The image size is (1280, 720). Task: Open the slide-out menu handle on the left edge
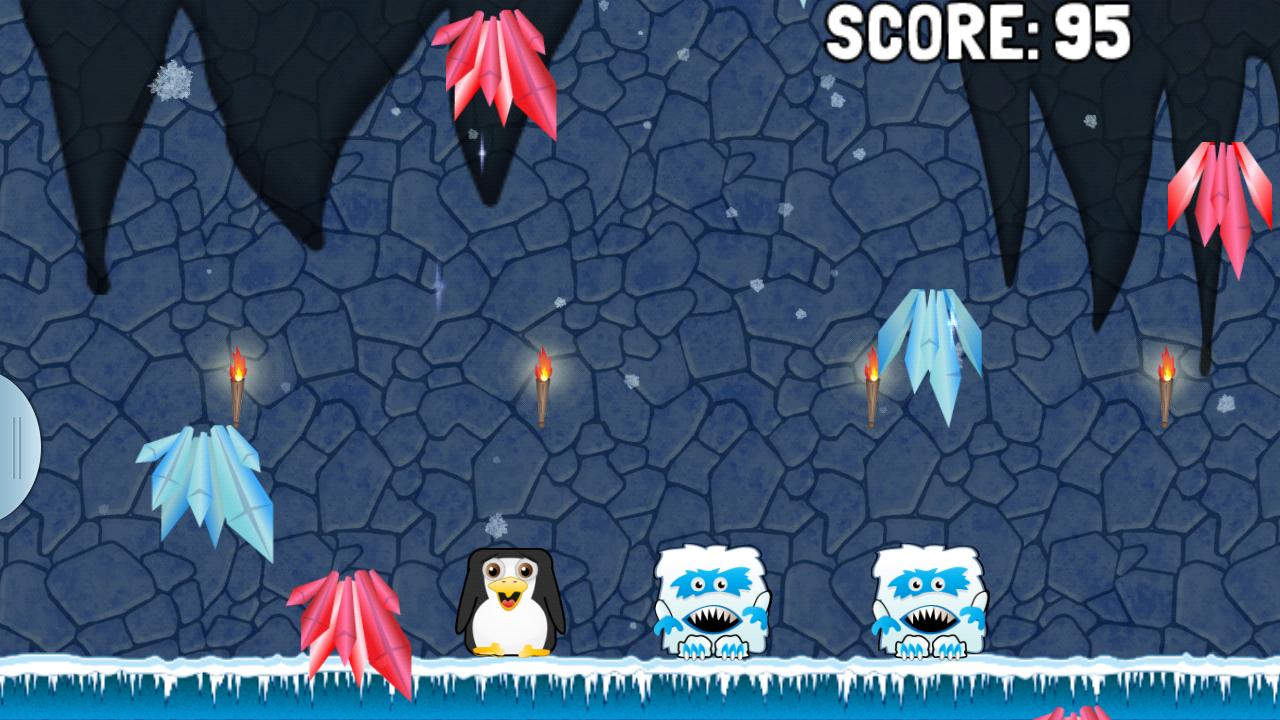click(x=15, y=445)
